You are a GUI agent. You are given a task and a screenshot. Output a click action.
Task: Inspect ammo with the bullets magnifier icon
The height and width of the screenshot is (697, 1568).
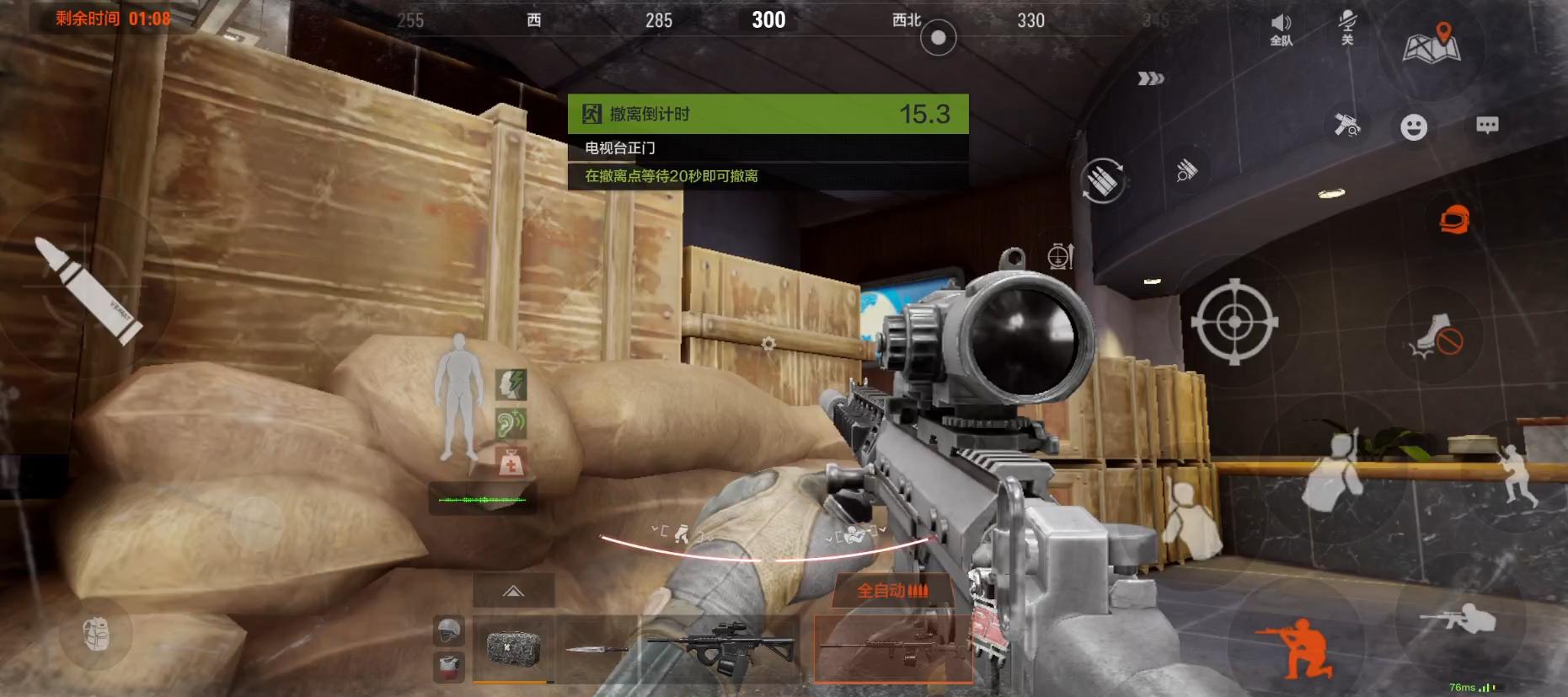[1186, 170]
